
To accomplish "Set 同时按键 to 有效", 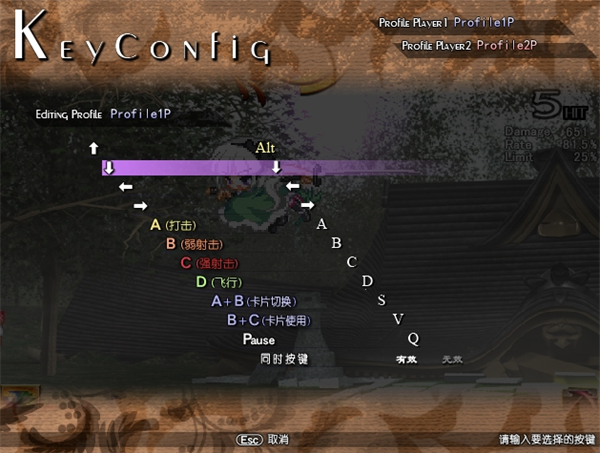I will pyautogui.click(x=406, y=359).
